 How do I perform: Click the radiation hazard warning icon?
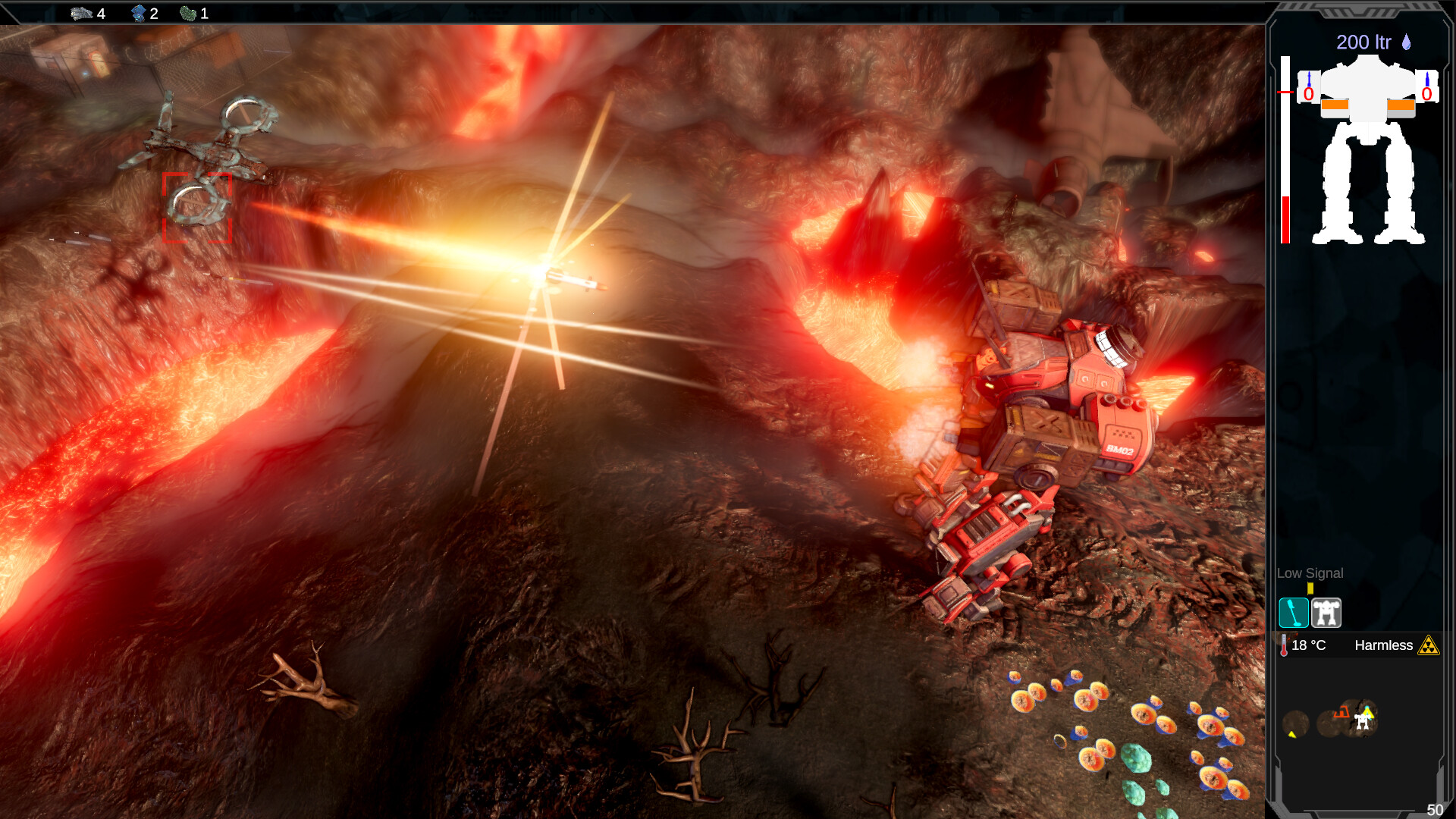(1429, 646)
